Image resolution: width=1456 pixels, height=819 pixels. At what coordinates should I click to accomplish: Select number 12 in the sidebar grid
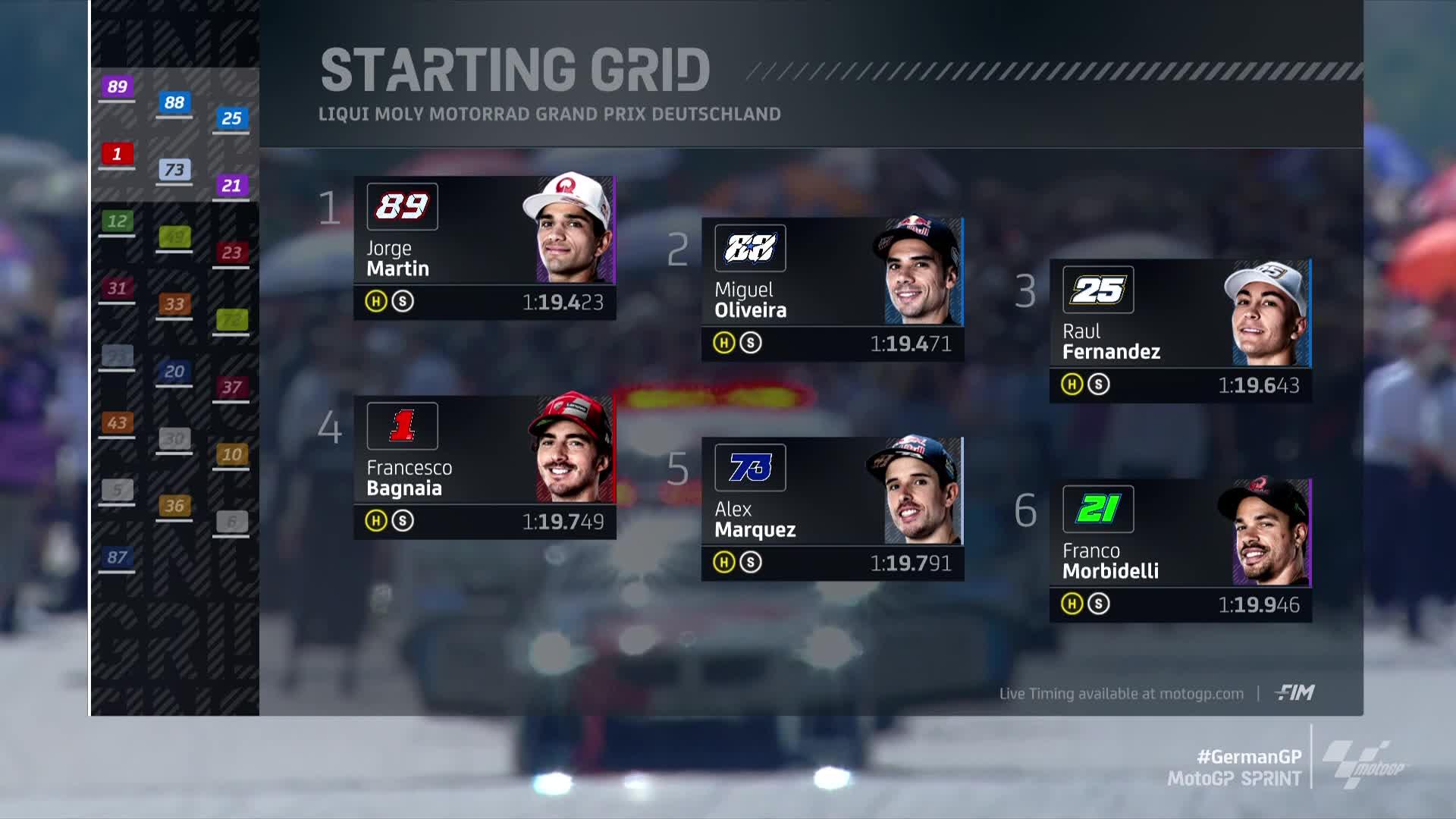117,221
